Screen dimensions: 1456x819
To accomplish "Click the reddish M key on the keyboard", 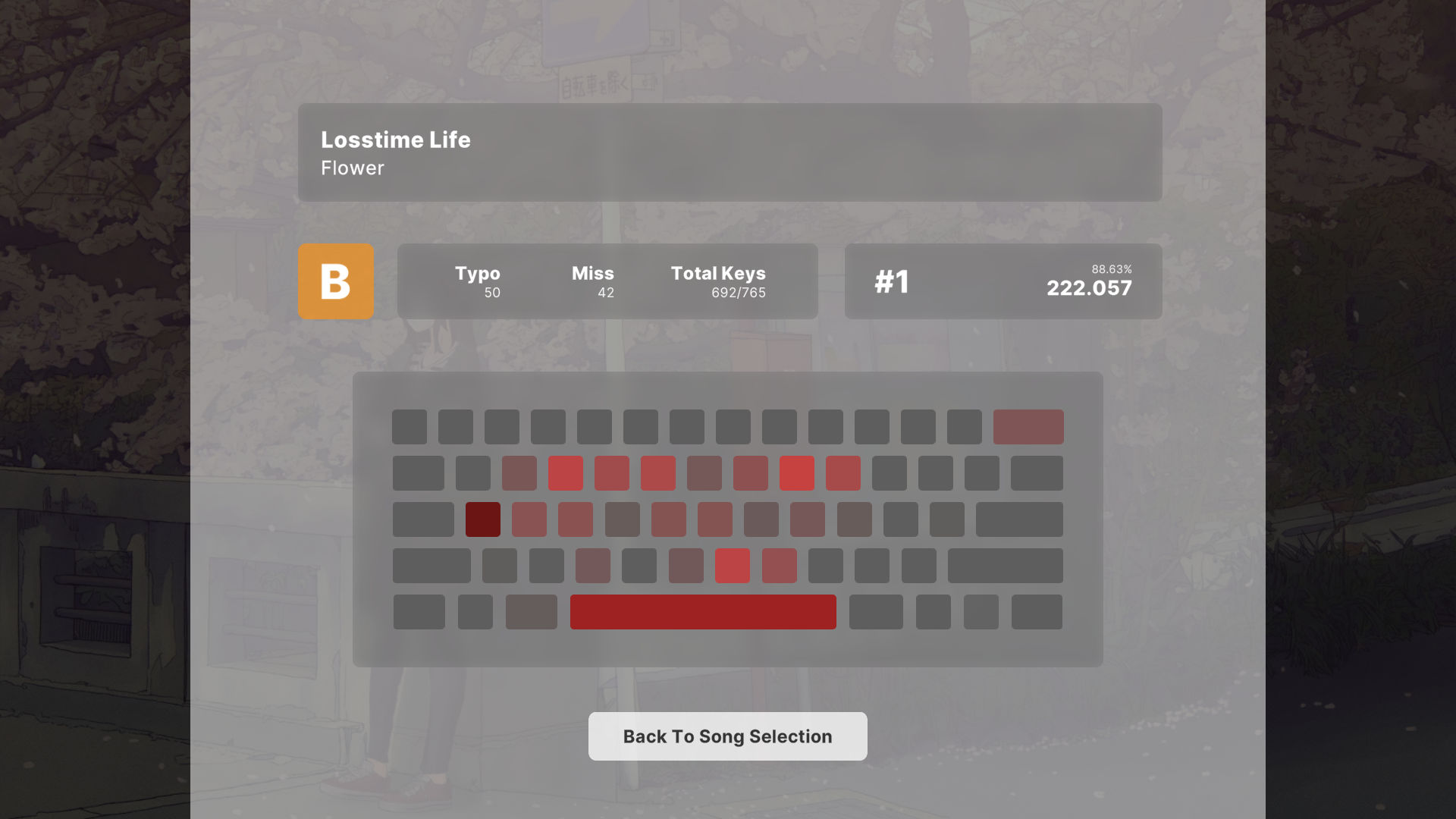I will [x=779, y=565].
